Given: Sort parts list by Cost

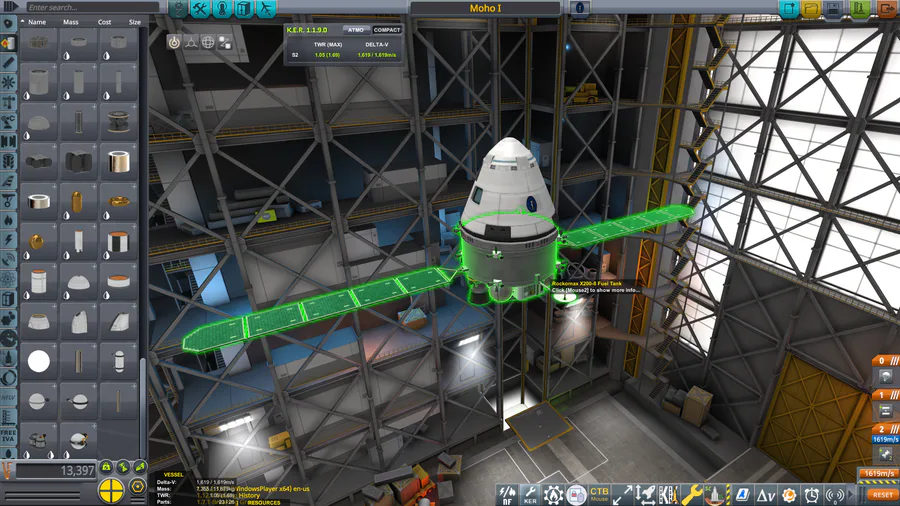Looking at the screenshot, I should point(104,21).
